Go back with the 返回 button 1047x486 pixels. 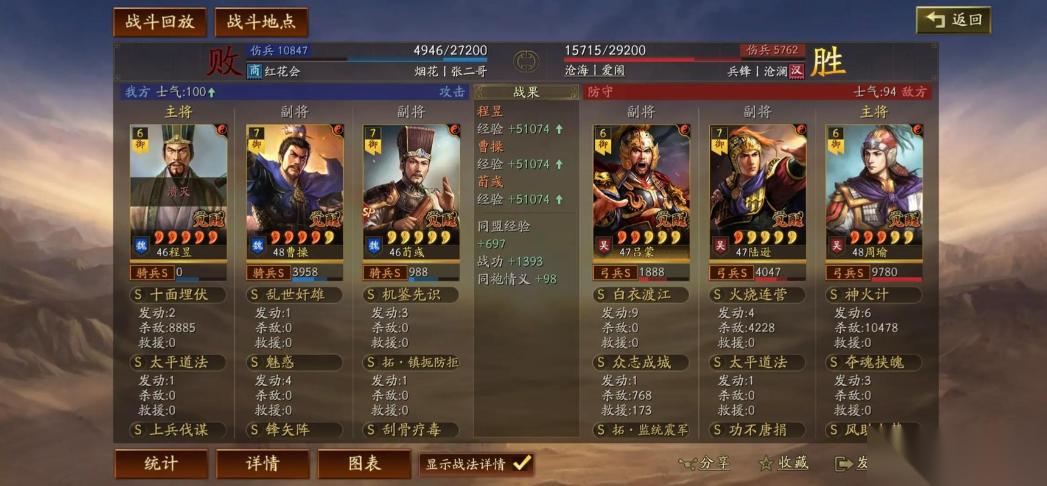pos(953,20)
